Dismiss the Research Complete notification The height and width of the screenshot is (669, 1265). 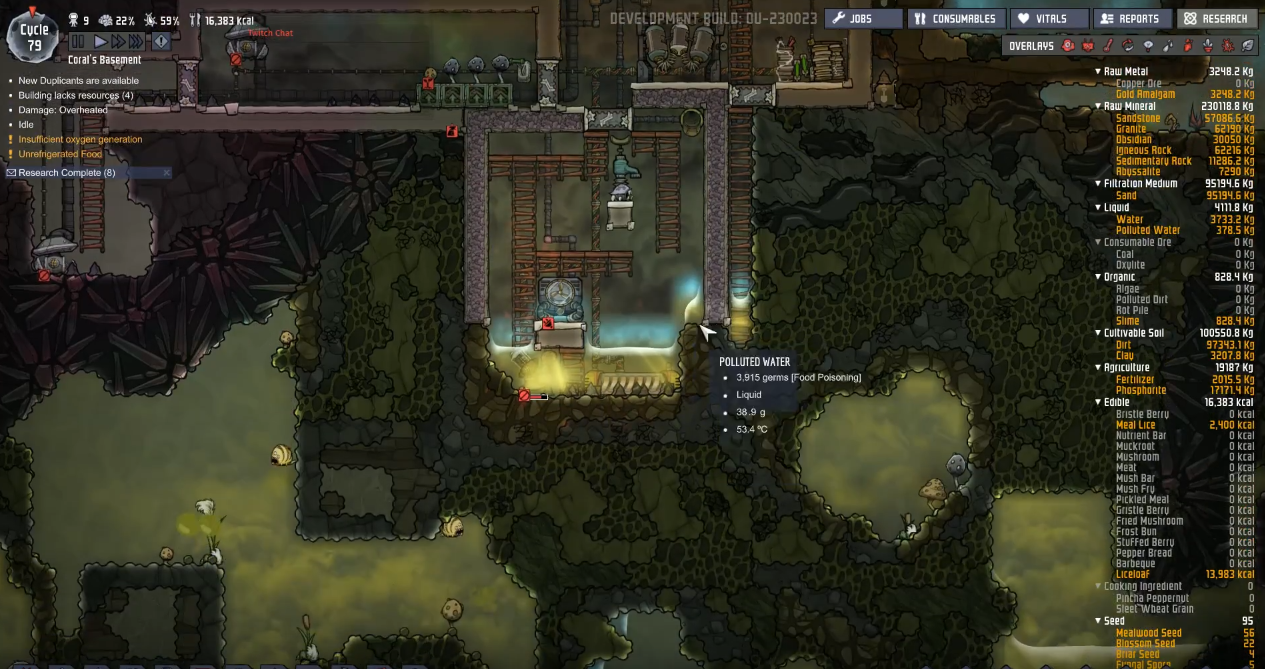[x=166, y=173]
